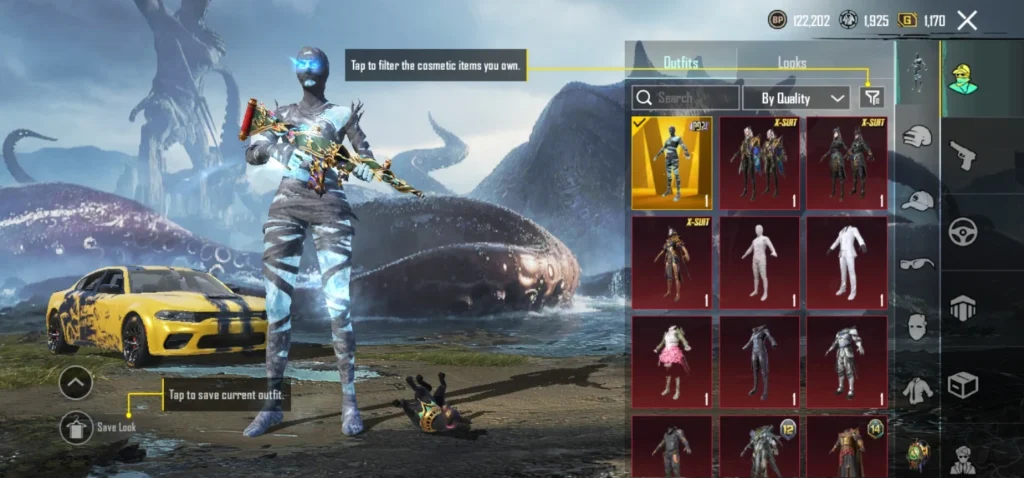Open the steering wheel vehicles section

(964, 232)
